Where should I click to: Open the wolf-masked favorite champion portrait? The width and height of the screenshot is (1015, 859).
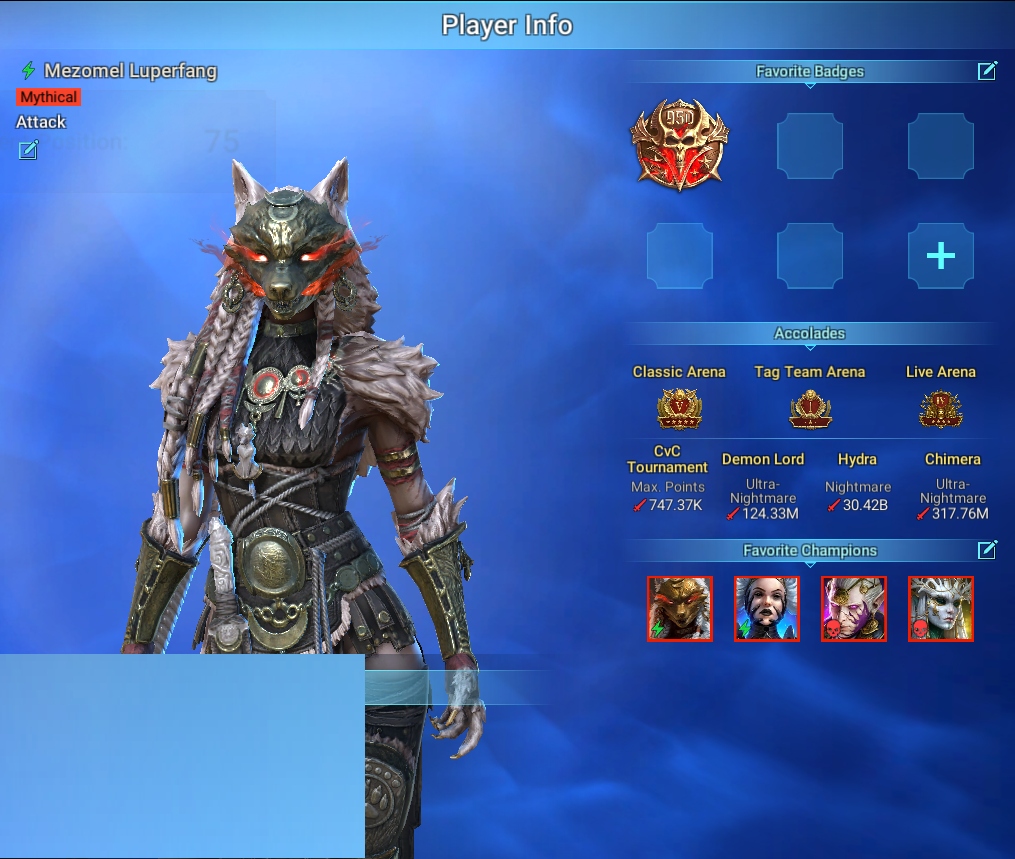tap(680, 608)
